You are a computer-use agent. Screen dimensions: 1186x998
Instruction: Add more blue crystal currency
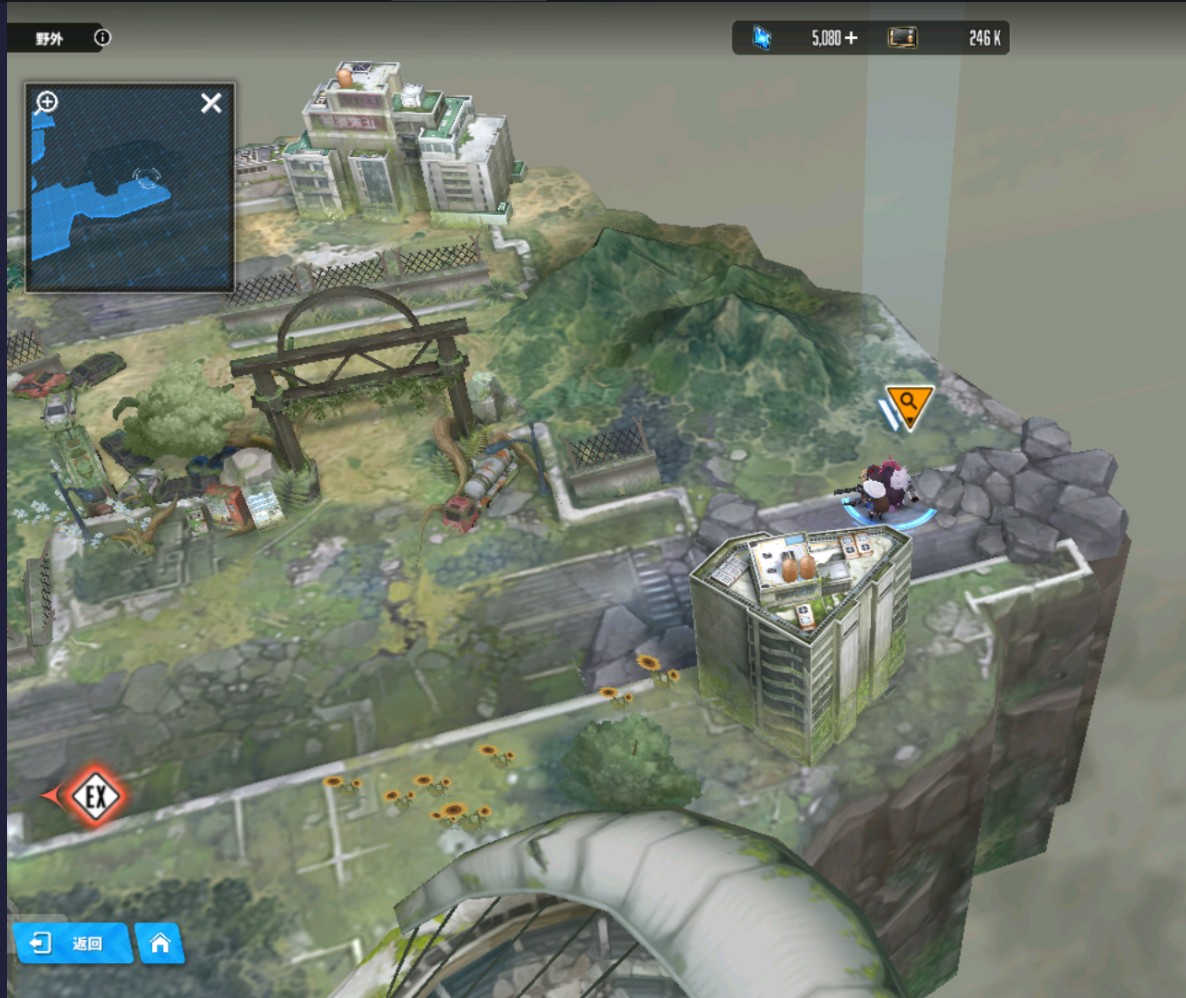coord(850,38)
